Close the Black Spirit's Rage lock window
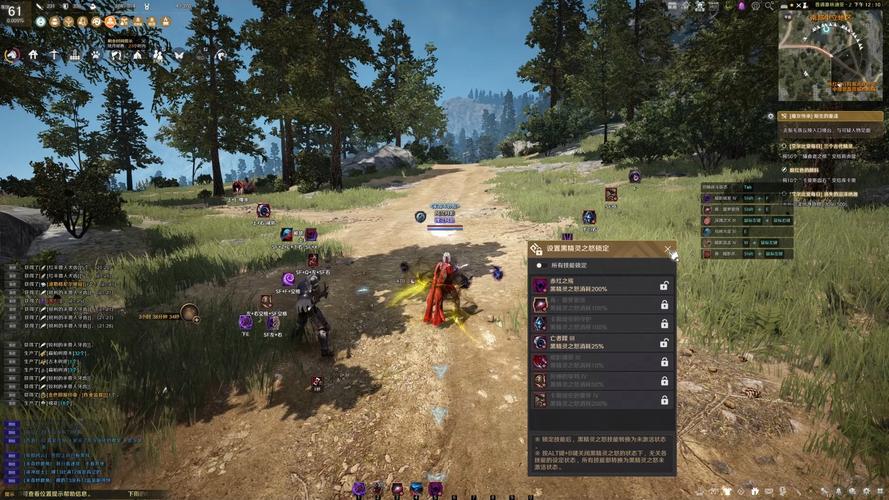The height and width of the screenshot is (500, 889). tap(668, 249)
